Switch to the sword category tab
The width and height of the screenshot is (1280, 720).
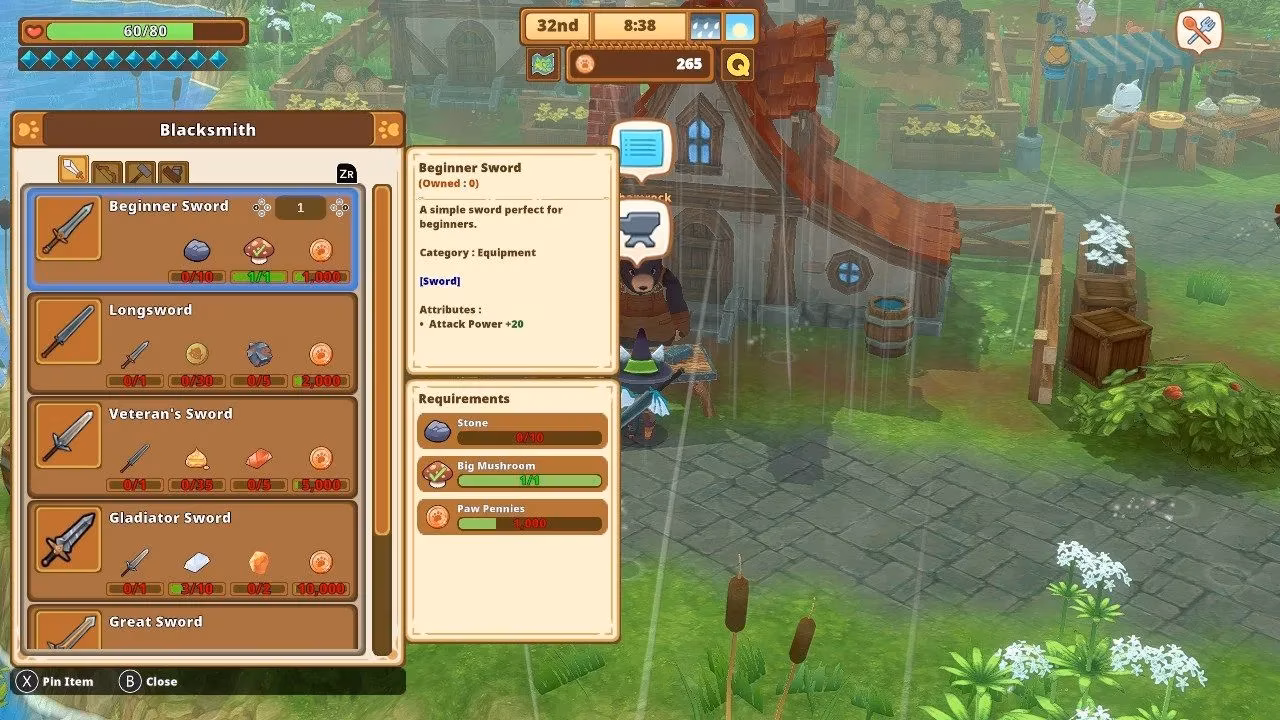coord(73,170)
